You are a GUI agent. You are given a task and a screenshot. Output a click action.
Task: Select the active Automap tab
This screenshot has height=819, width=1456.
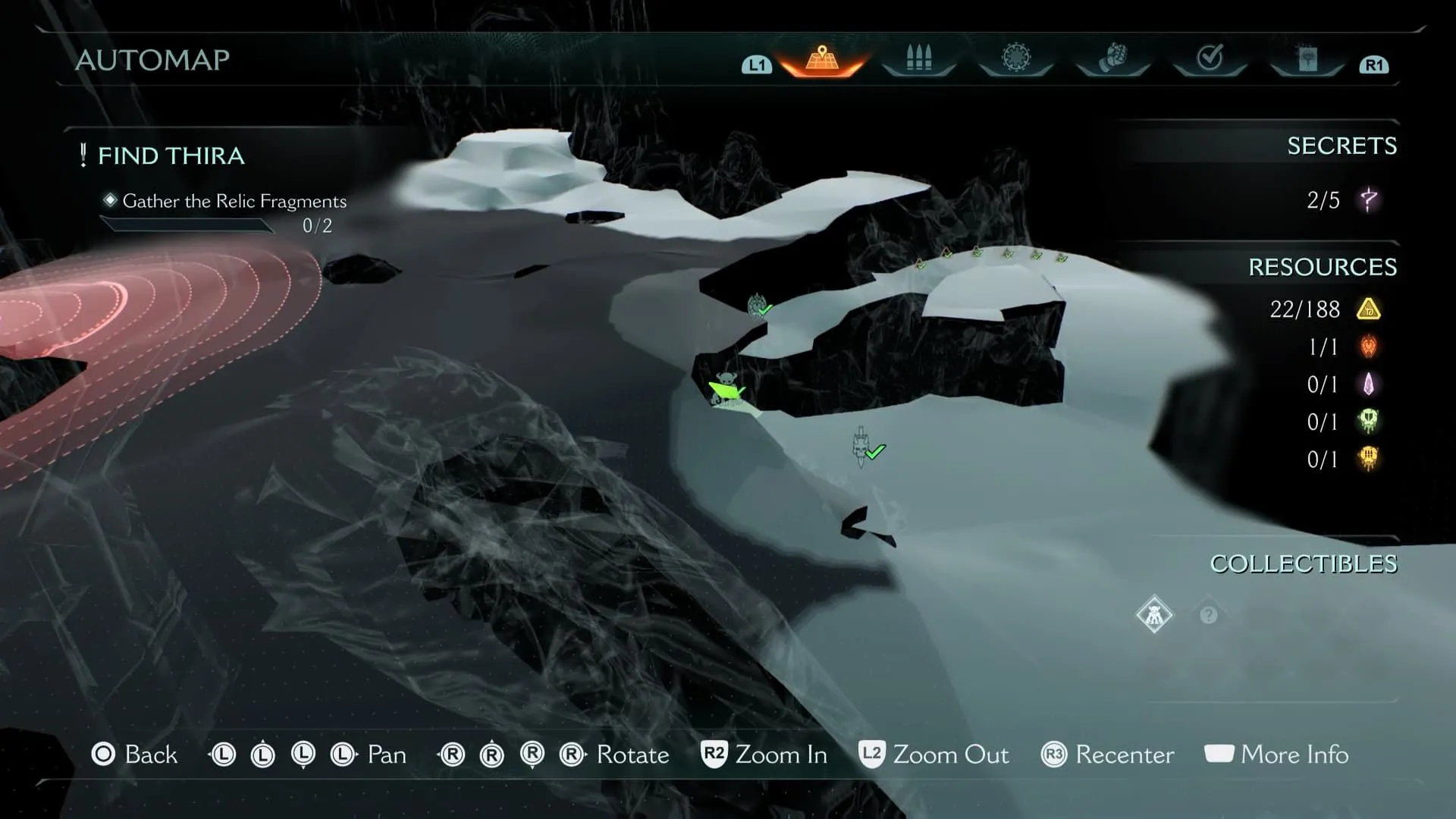point(822,59)
